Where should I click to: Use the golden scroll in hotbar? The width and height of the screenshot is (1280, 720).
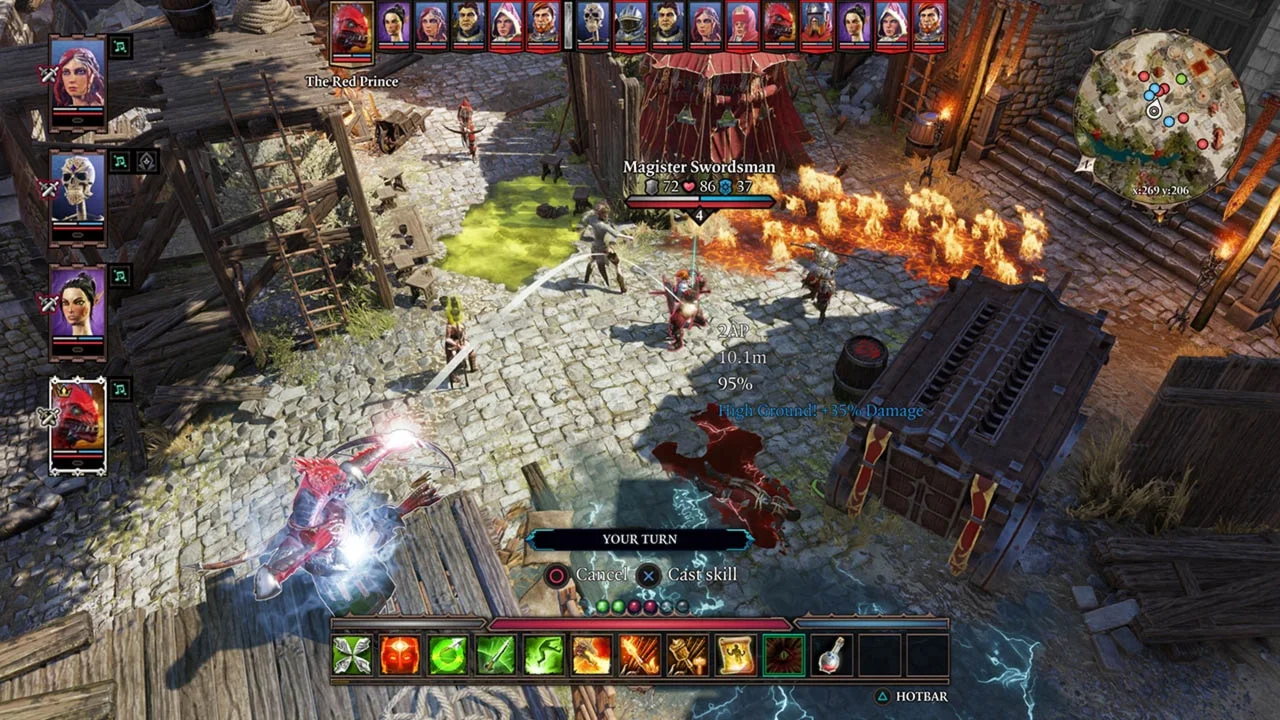coord(736,655)
